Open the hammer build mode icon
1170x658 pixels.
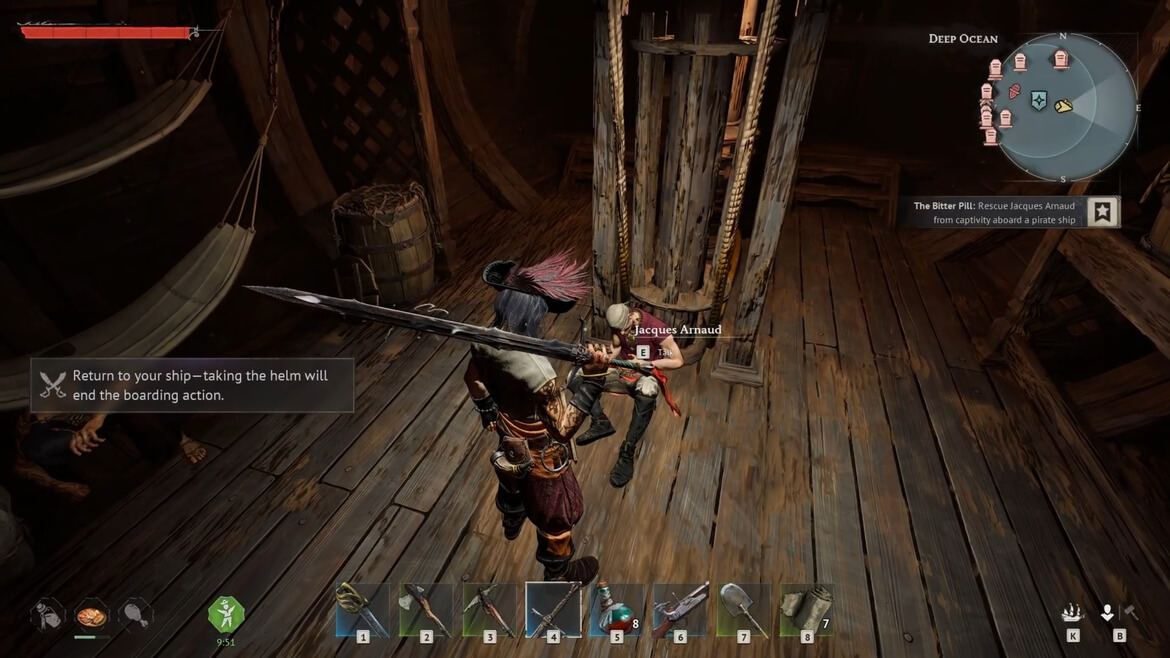click(x=1131, y=612)
